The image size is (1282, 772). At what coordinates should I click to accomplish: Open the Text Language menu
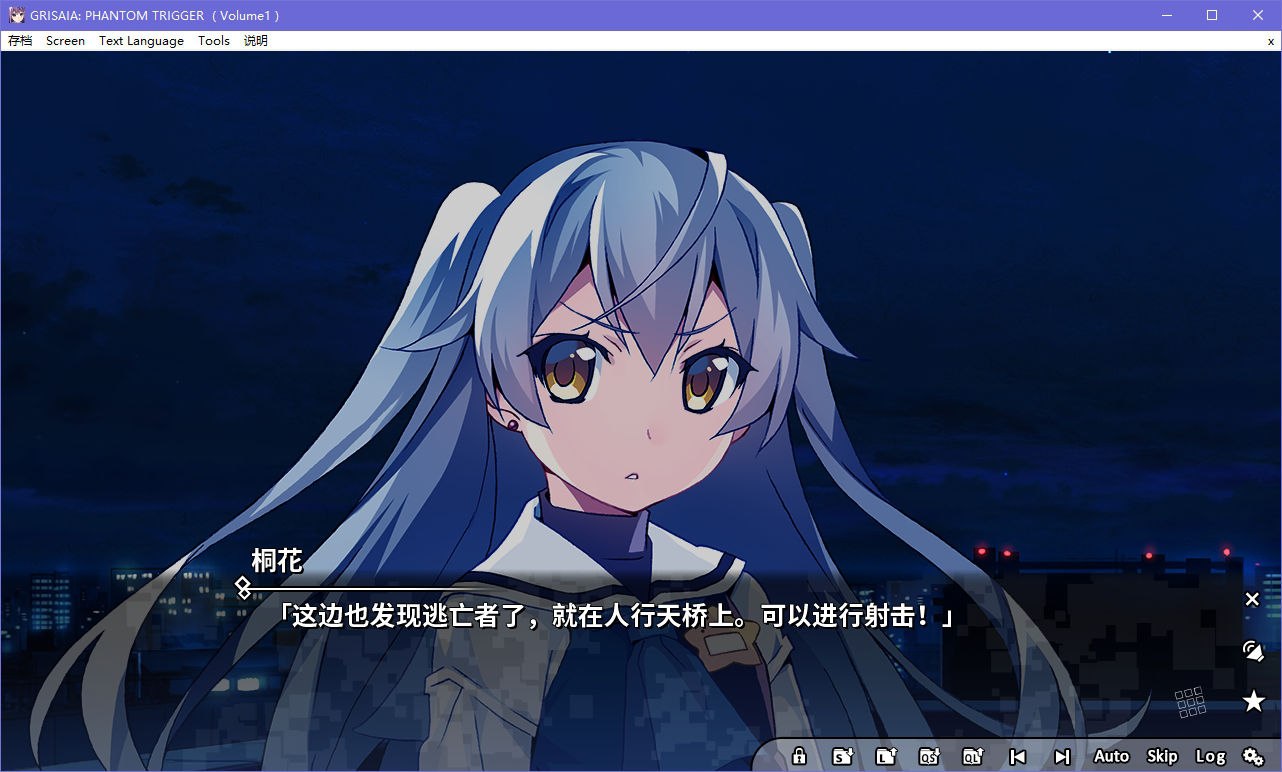[x=141, y=41]
